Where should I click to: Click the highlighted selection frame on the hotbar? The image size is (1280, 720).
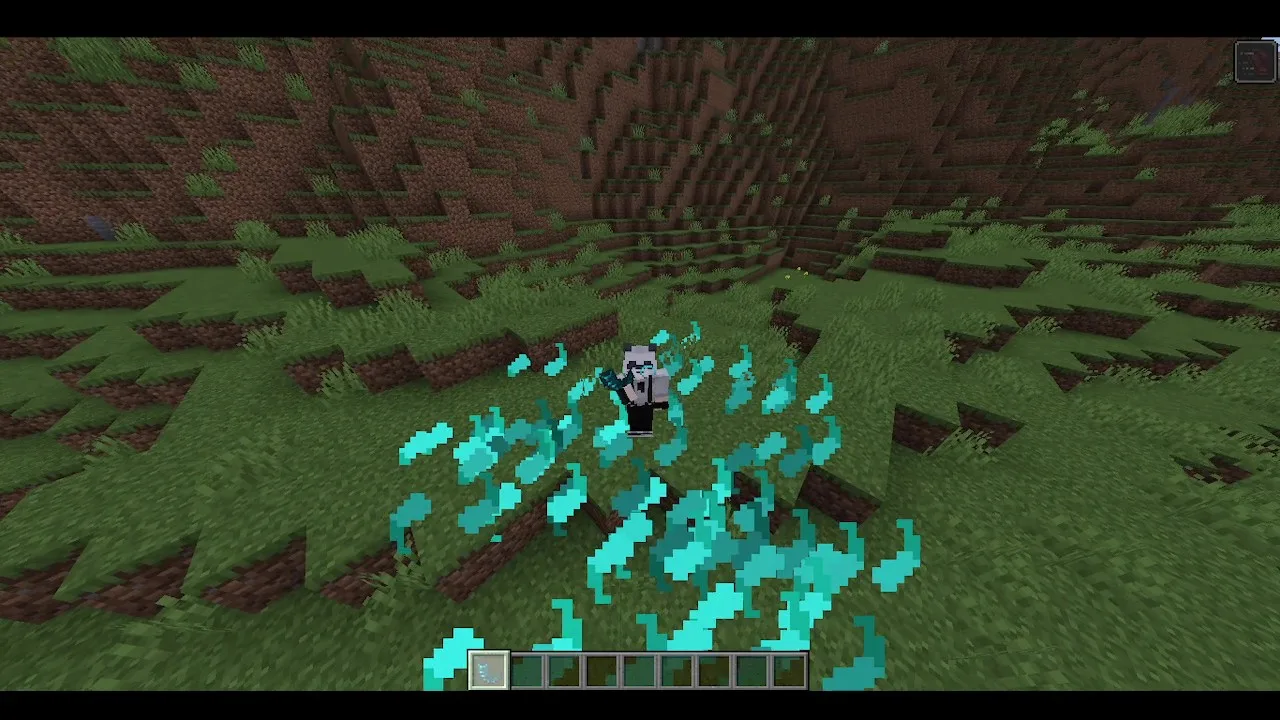click(x=488, y=670)
